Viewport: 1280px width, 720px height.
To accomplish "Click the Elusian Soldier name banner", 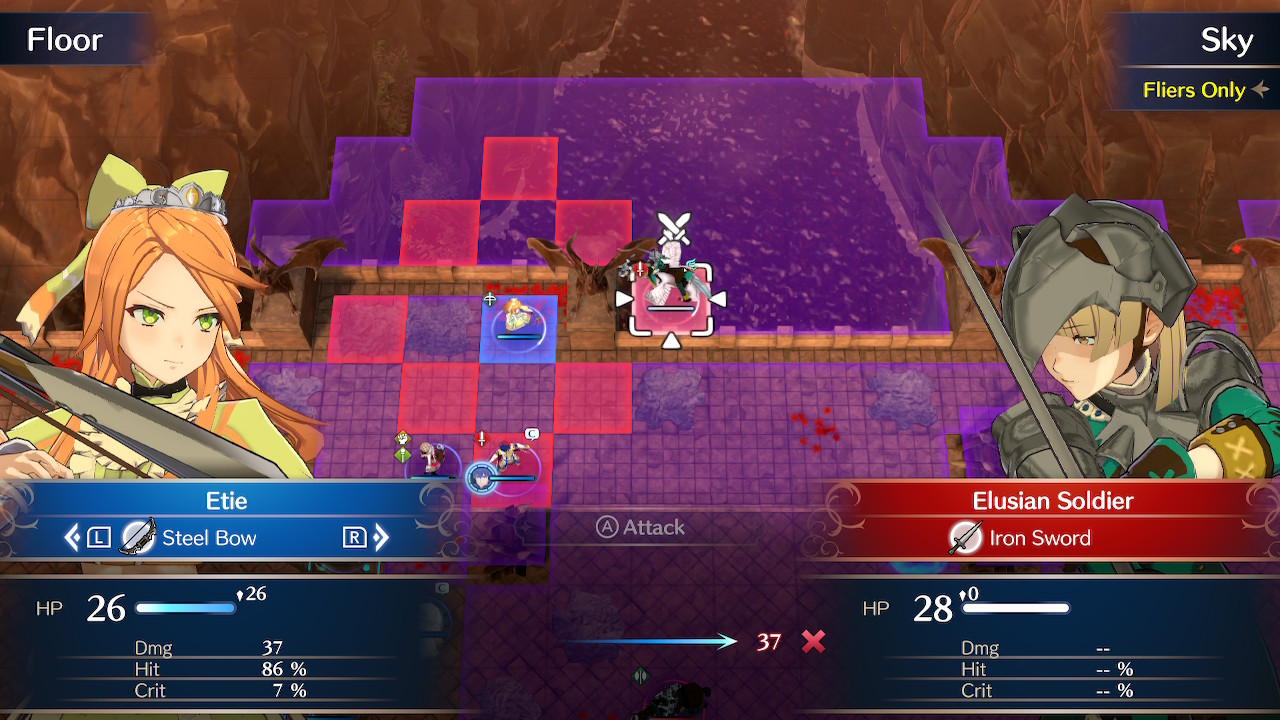I will click(x=1054, y=500).
